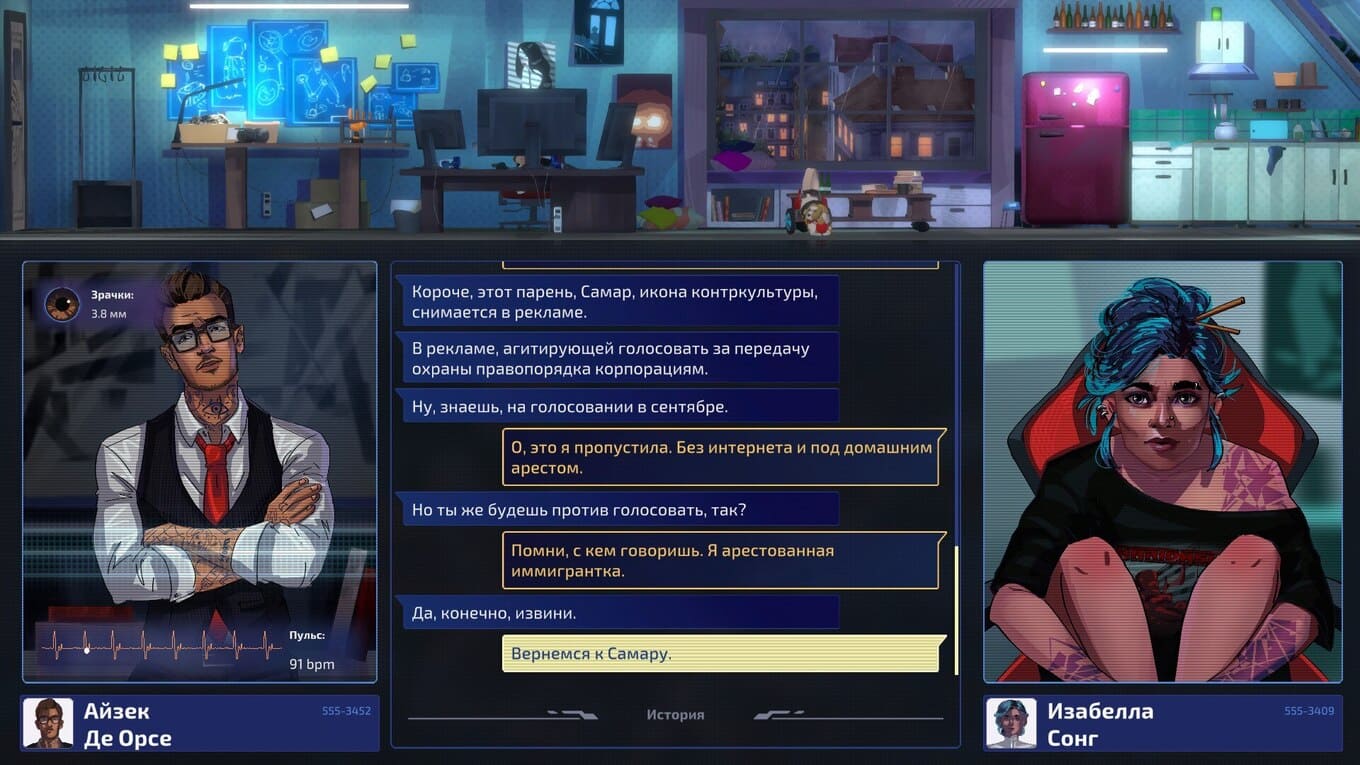Click Изабелла's small portrait thumbnail

point(1011,724)
